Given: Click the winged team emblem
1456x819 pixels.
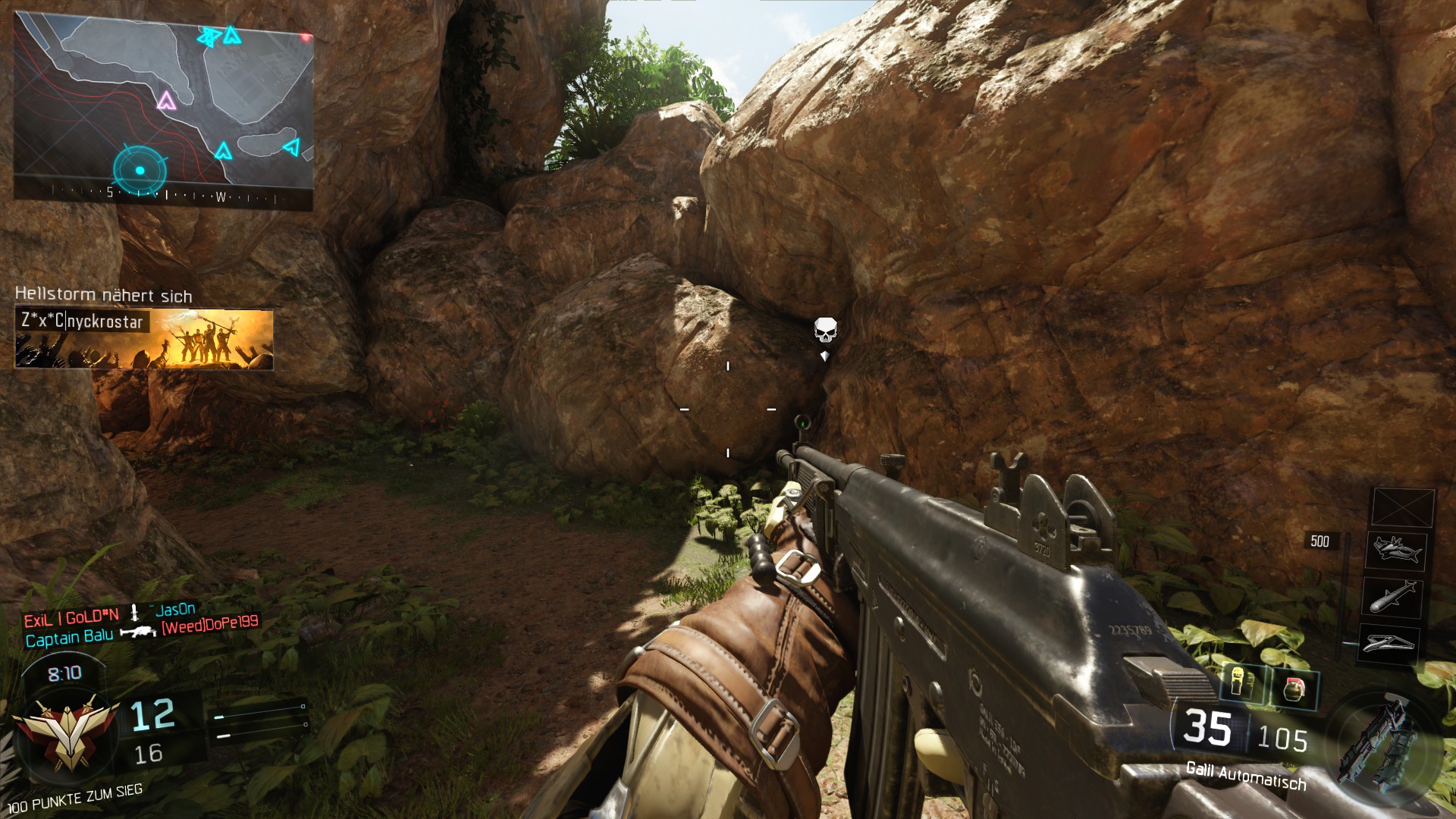Looking at the screenshot, I should pos(67,734).
